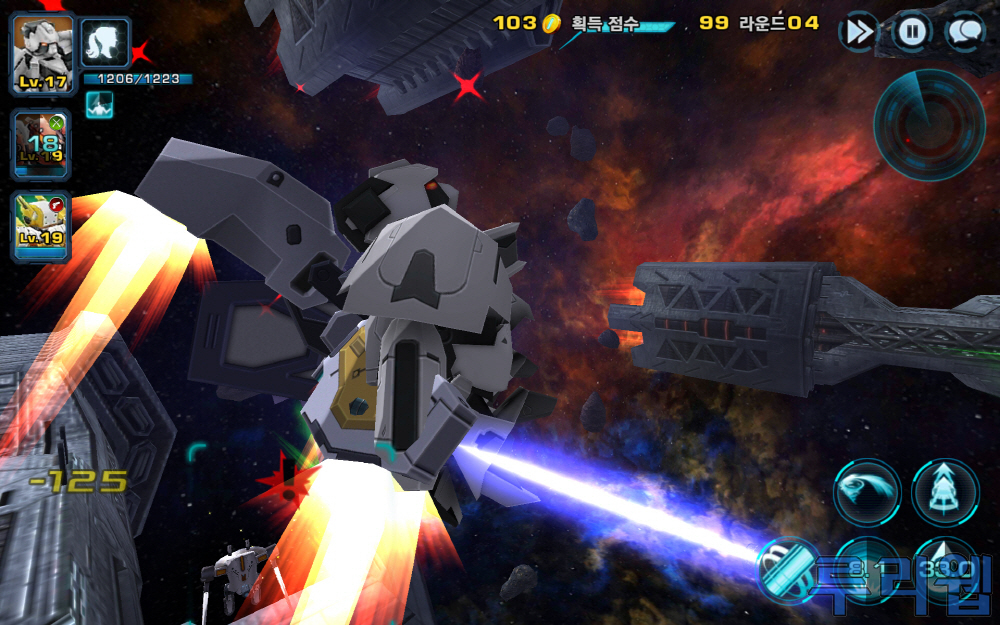This screenshot has height=625, width=1000.
Task: Pause the battle
Action: click(x=911, y=32)
